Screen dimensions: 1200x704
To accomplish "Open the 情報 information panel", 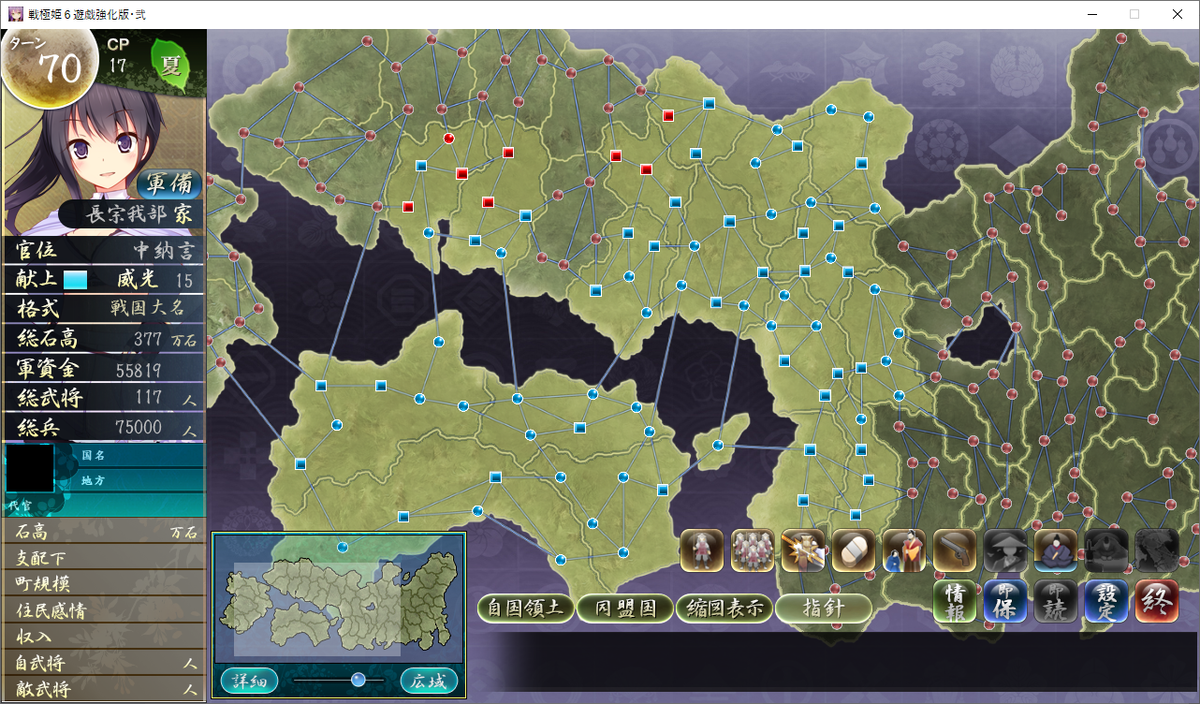I will tap(955, 602).
